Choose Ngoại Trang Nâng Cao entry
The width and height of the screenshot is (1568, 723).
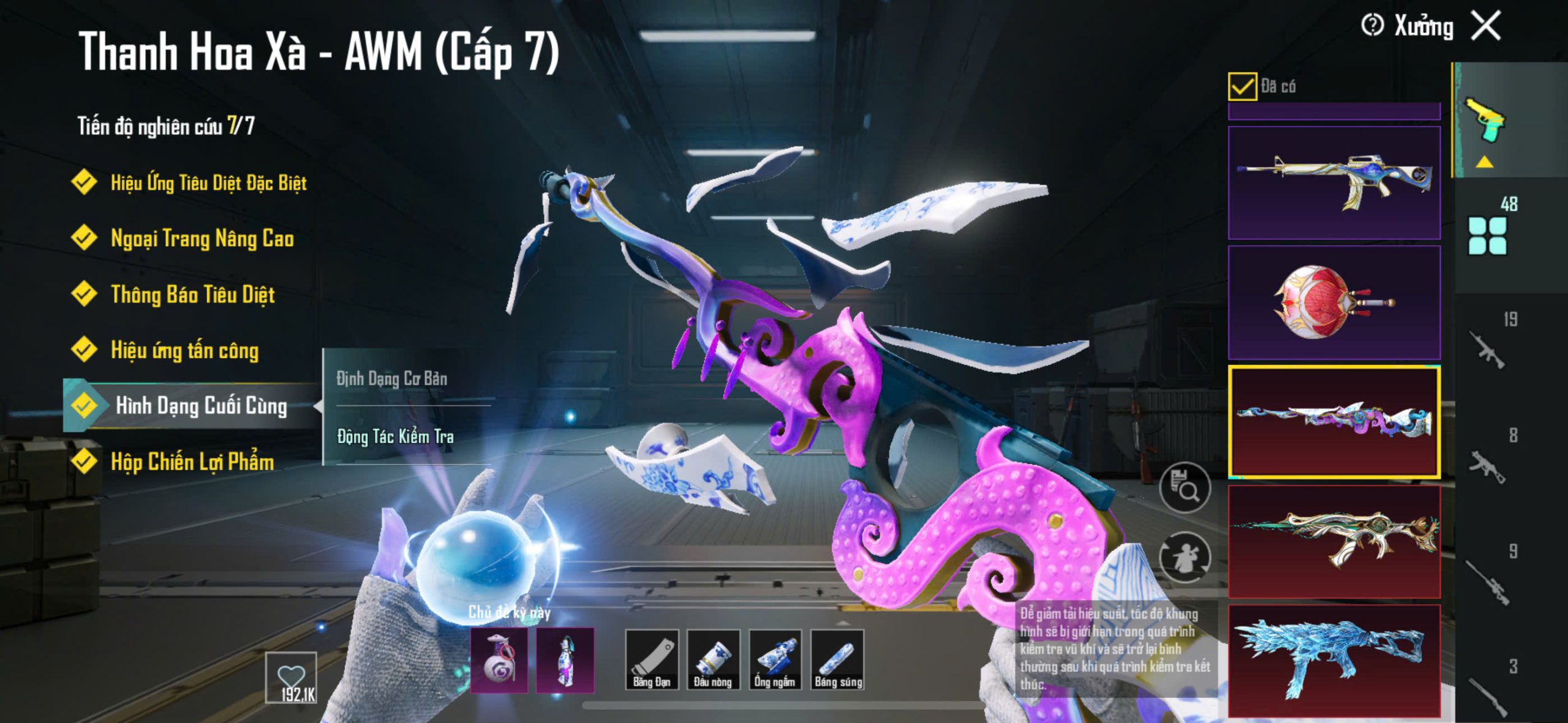[x=202, y=238]
